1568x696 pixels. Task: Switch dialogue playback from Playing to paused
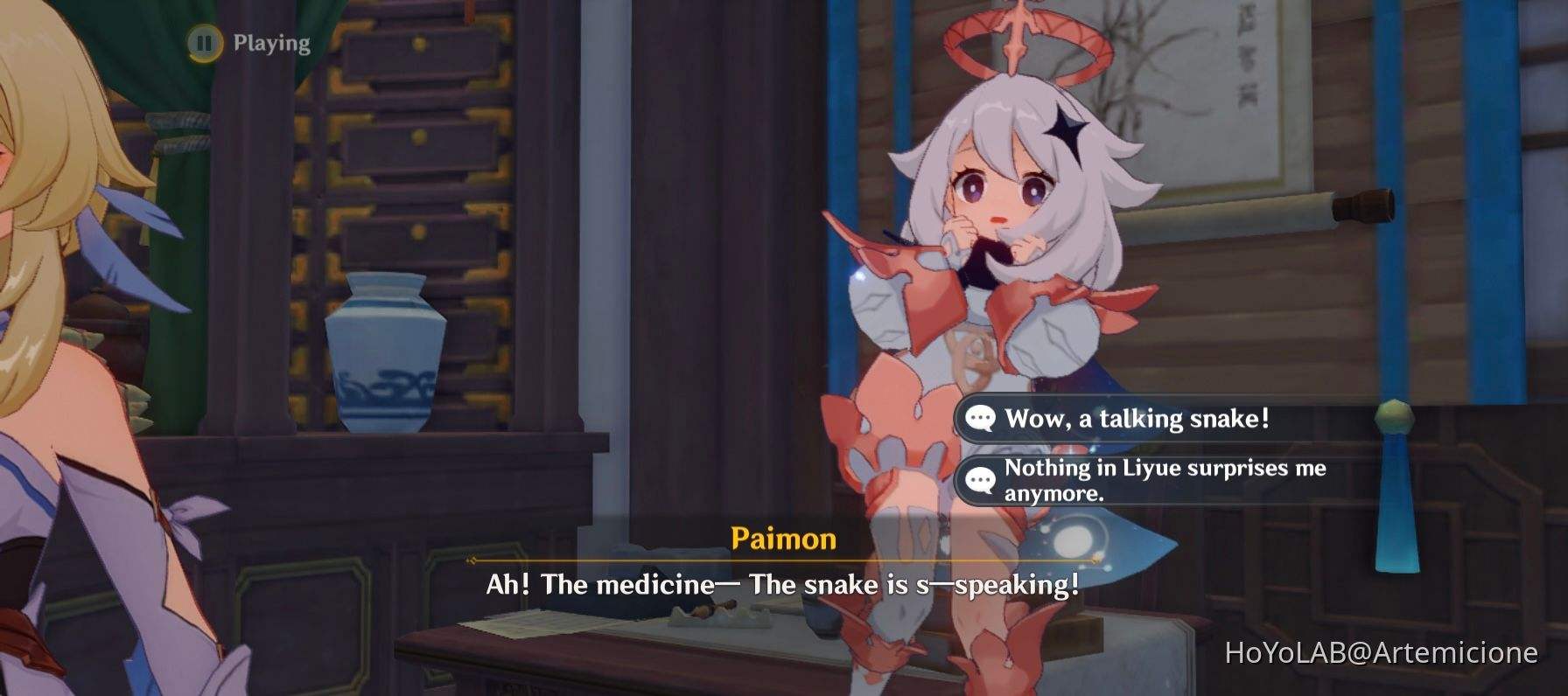(204, 41)
